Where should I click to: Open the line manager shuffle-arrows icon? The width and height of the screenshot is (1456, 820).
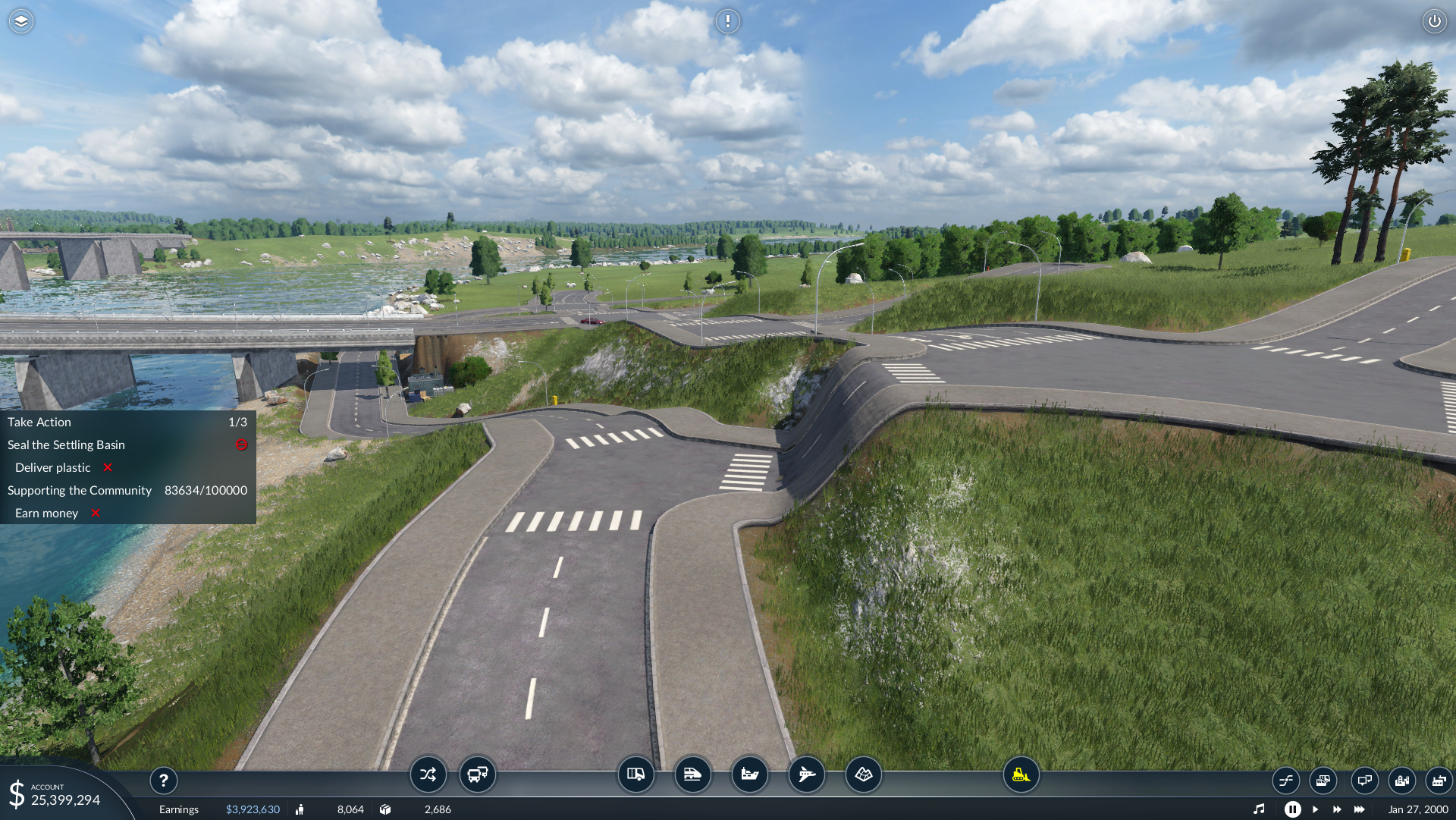(x=428, y=774)
